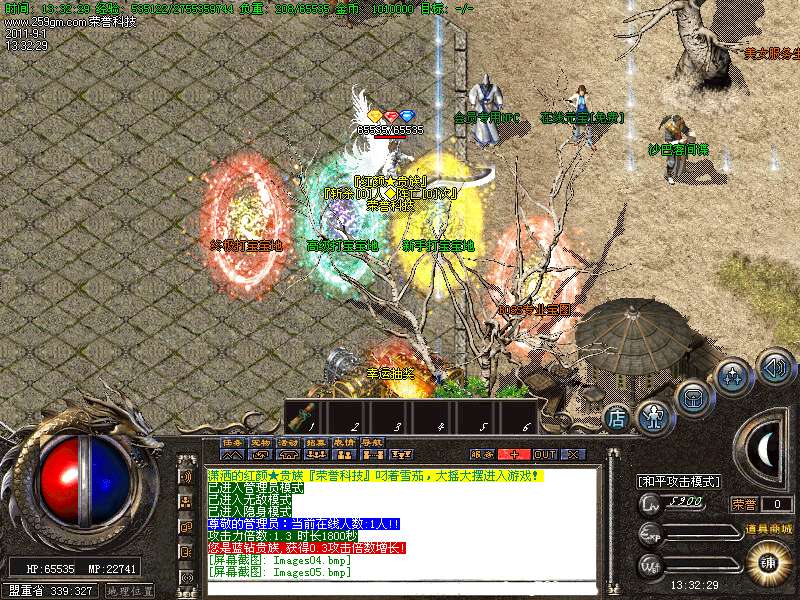Select the item in belt slot 1

(309, 415)
